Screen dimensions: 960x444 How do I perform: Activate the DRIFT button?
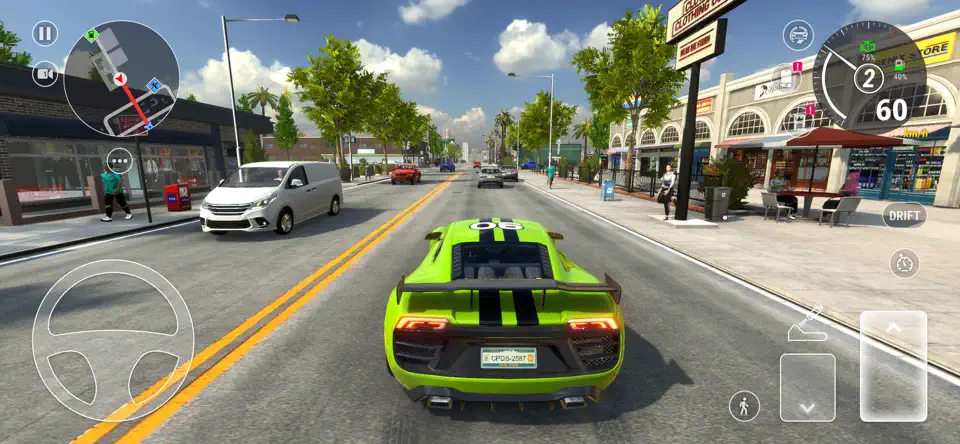(x=904, y=215)
